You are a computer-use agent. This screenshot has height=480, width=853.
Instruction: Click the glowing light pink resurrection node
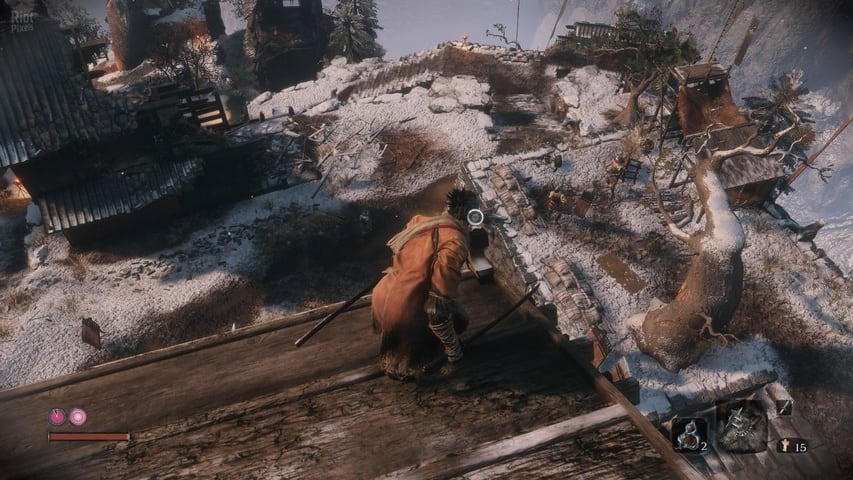click(x=77, y=417)
